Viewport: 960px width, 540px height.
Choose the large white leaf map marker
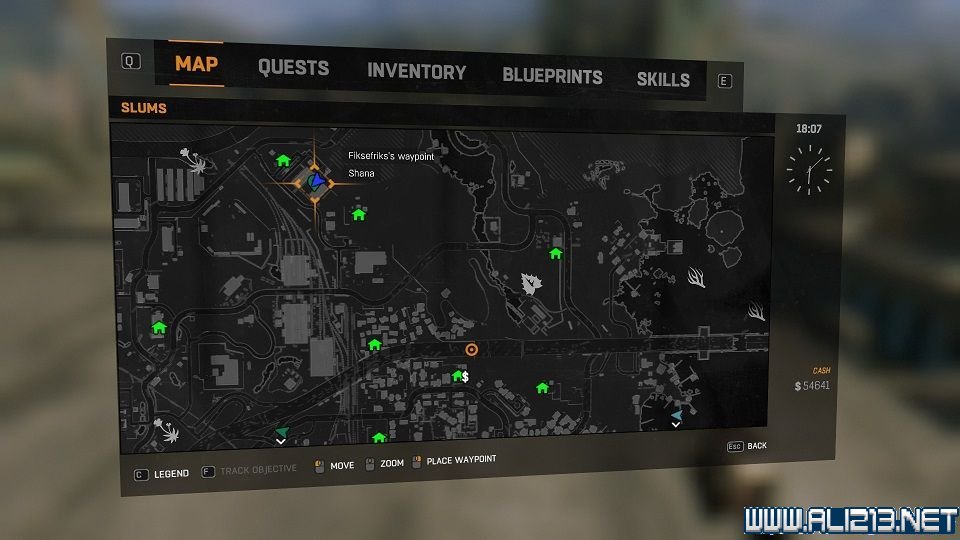tap(531, 284)
